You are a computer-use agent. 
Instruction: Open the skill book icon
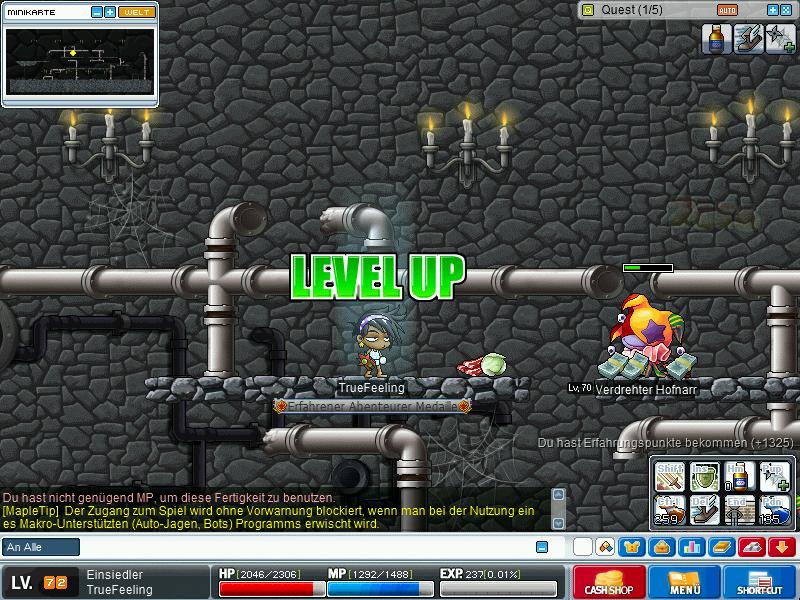720,547
